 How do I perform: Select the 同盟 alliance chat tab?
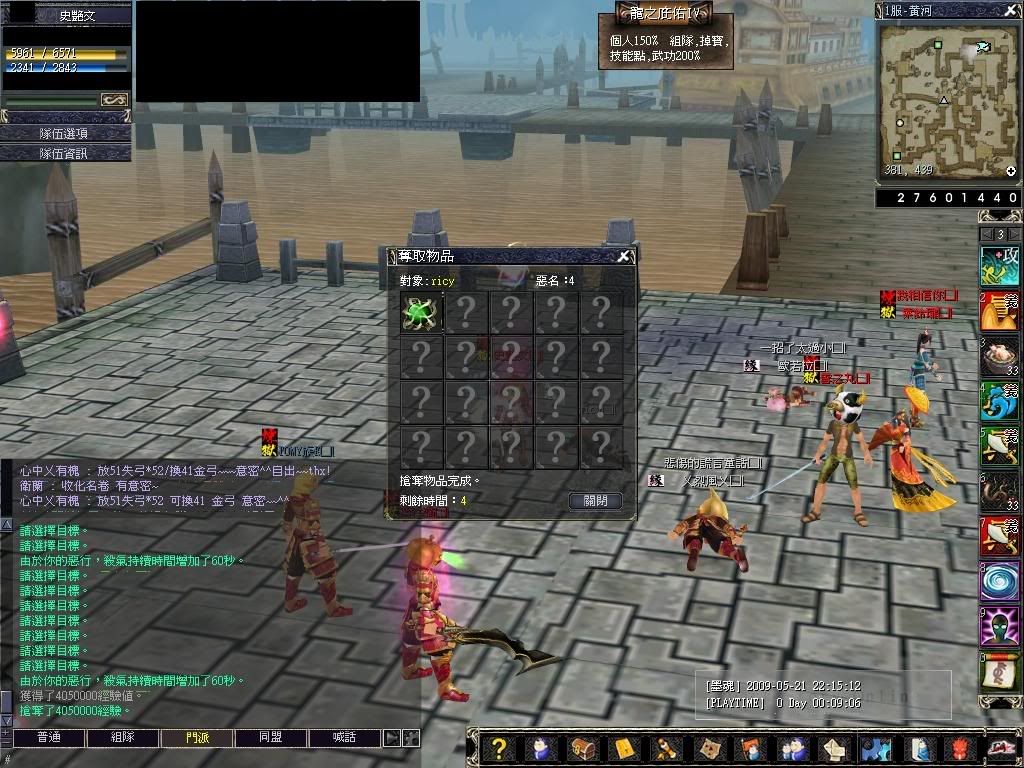click(x=271, y=738)
